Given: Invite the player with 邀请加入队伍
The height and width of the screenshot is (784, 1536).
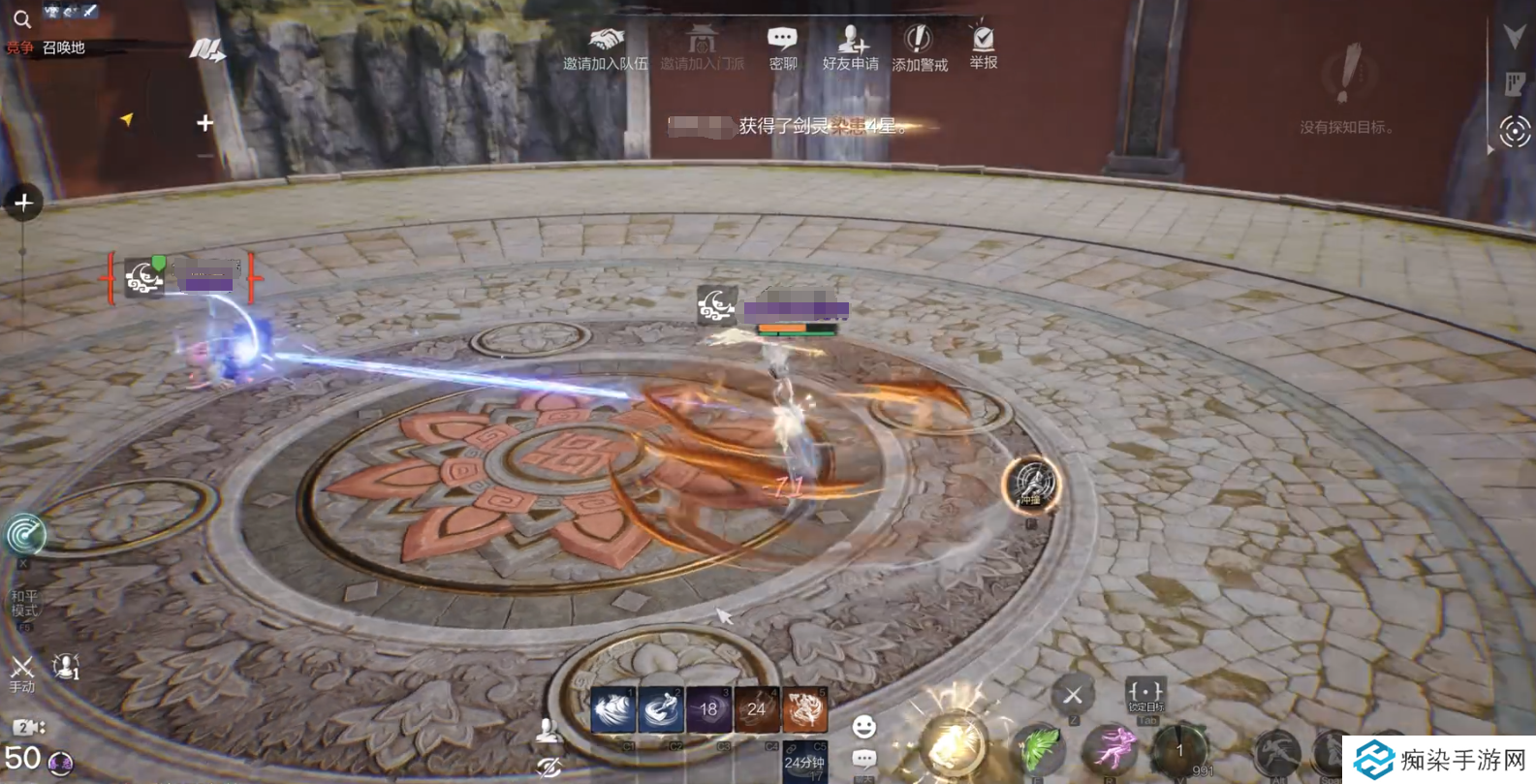Looking at the screenshot, I should point(606,47).
